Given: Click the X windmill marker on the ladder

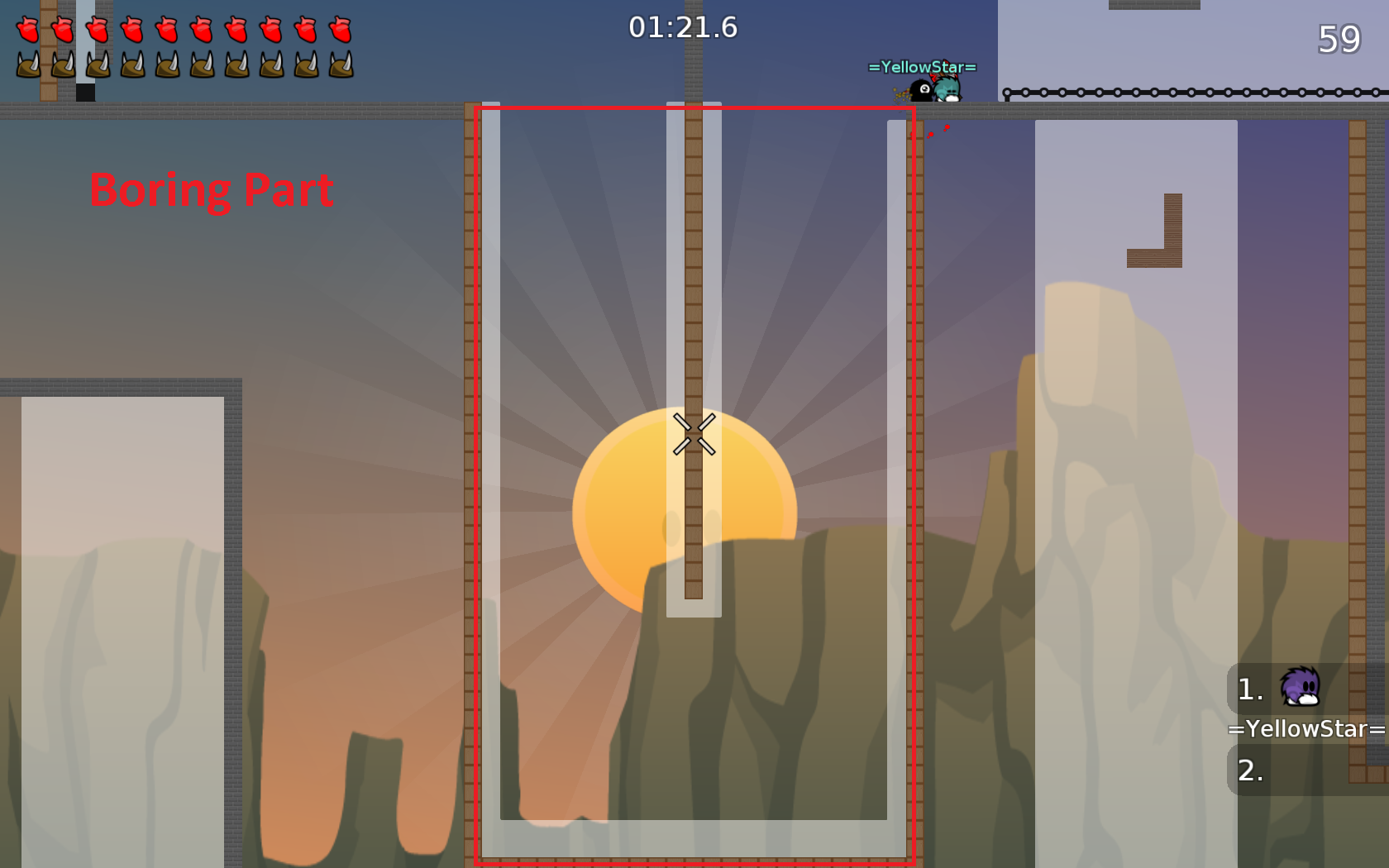Looking at the screenshot, I should [x=694, y=434].
